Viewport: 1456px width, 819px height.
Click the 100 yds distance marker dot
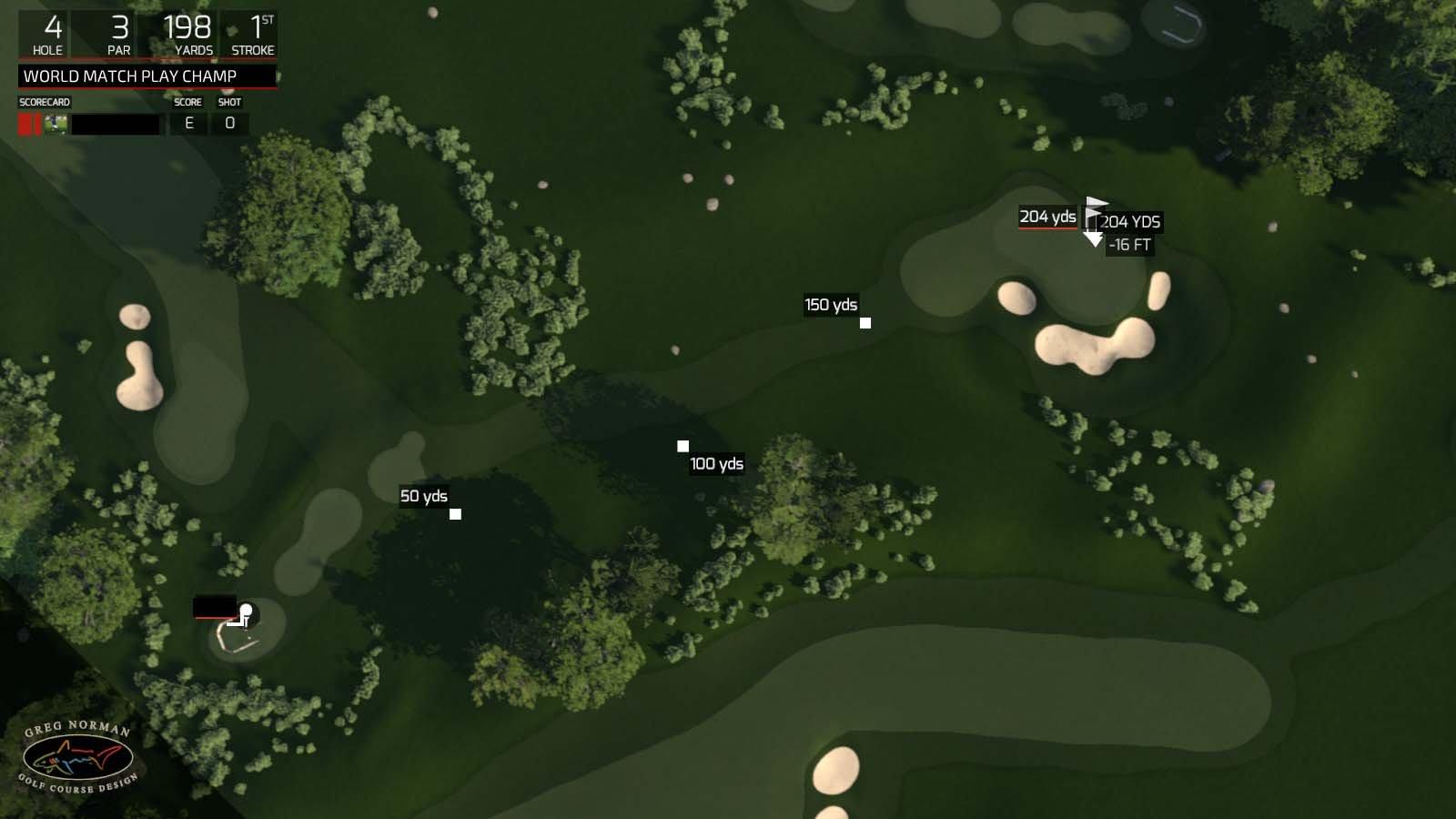[x=682, y=445]
